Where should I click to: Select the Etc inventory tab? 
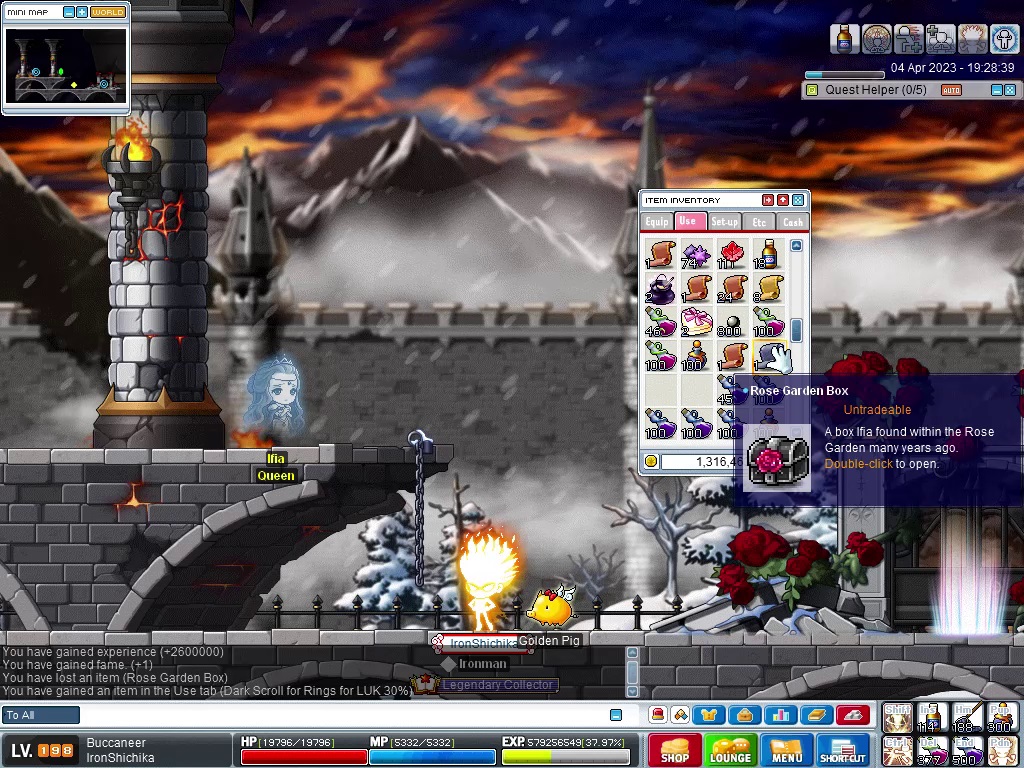[x=759, y=222]
